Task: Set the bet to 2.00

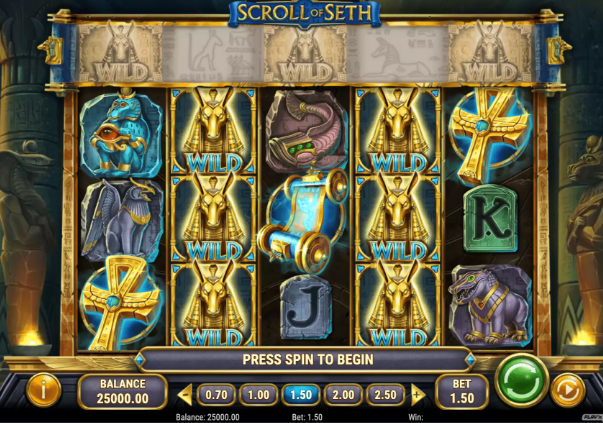Action: click(x=343, y=395)
